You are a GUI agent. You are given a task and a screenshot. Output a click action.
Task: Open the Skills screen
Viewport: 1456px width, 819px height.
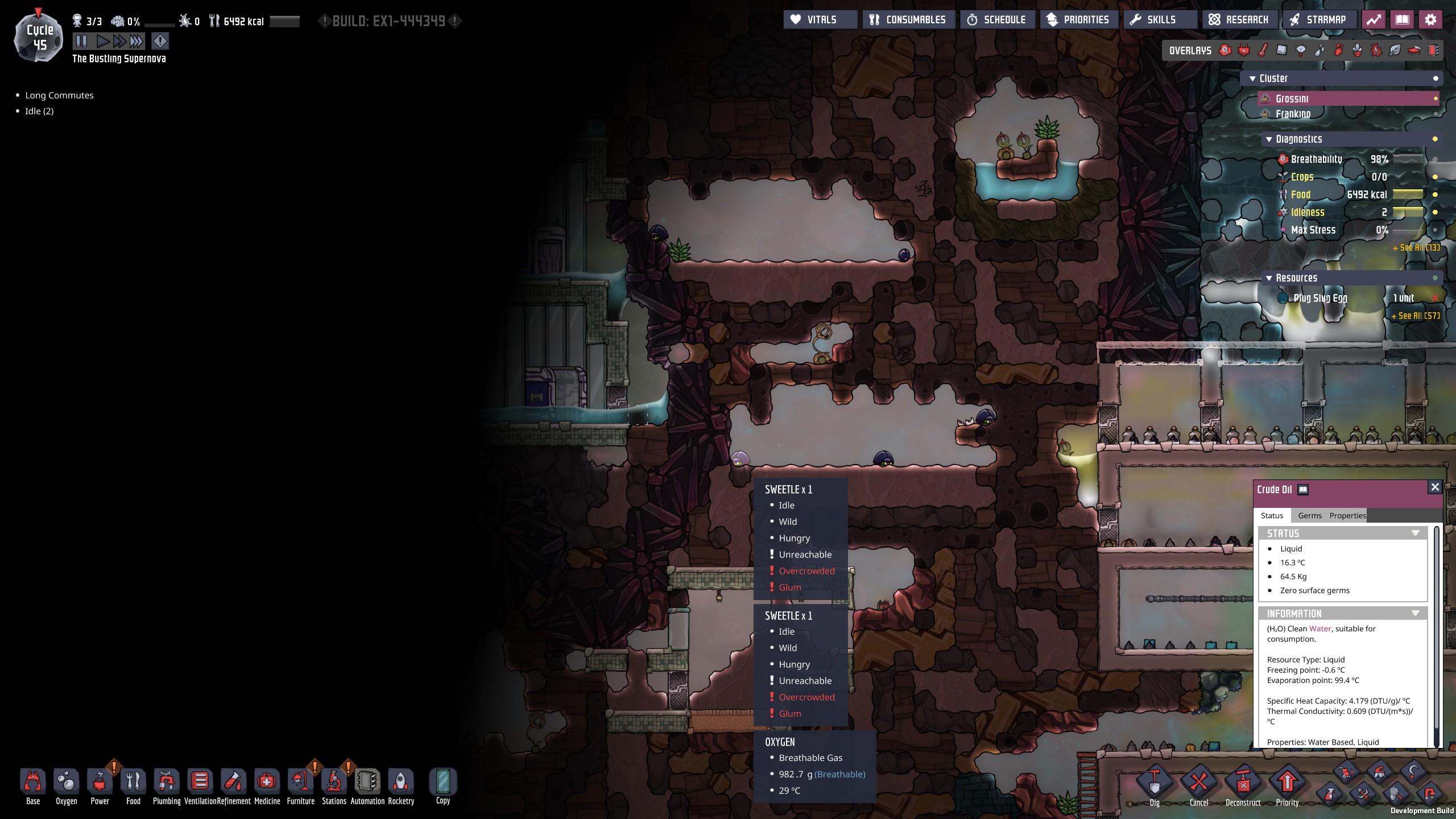pos(1153,20)
